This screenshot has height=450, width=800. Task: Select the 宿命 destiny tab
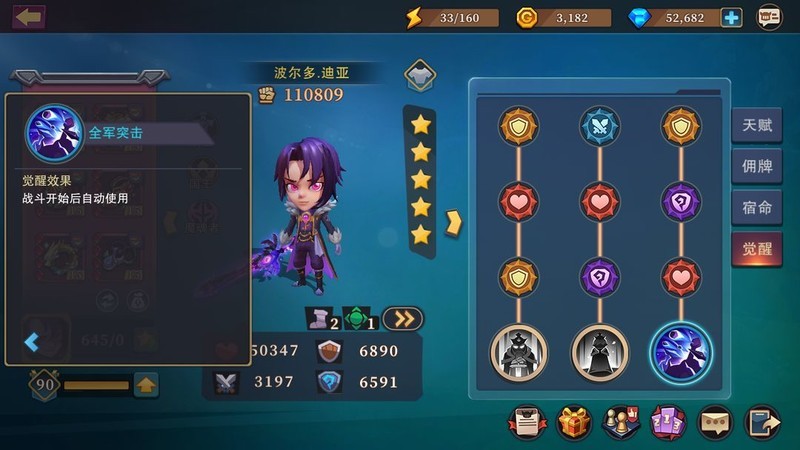[757, 208]
